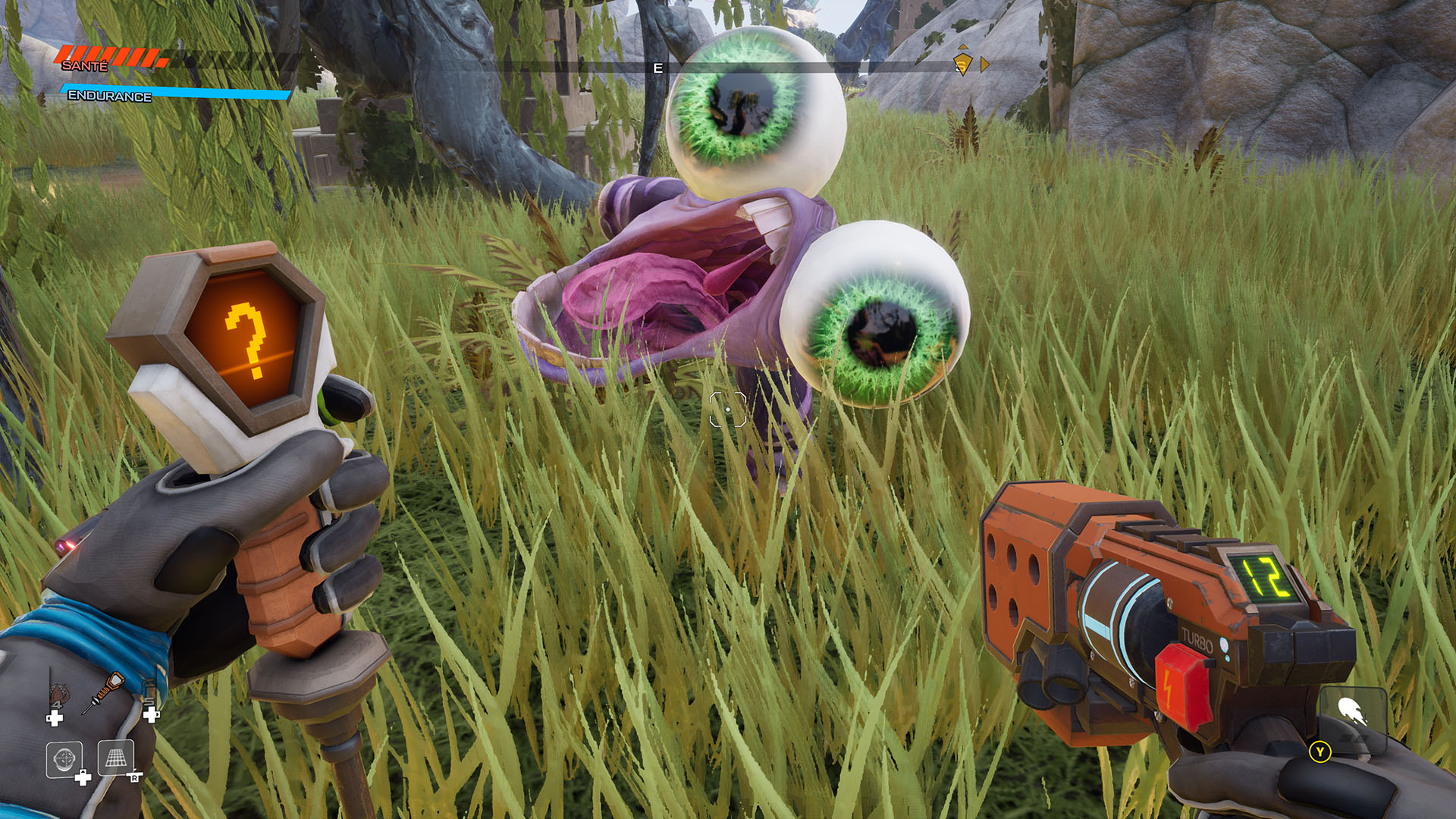Click the E marker on the compass bar
The width and height of the screenshot is (1456, 819).
pyautogui.click(x=657, y=67)
